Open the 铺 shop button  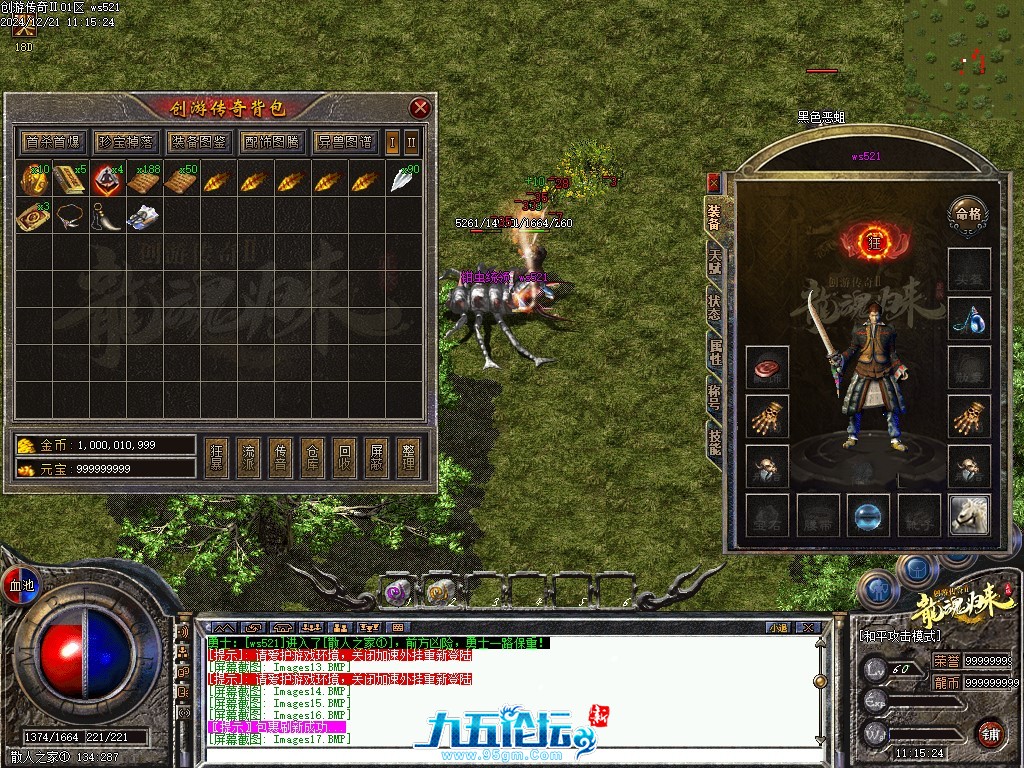(990, 732)
